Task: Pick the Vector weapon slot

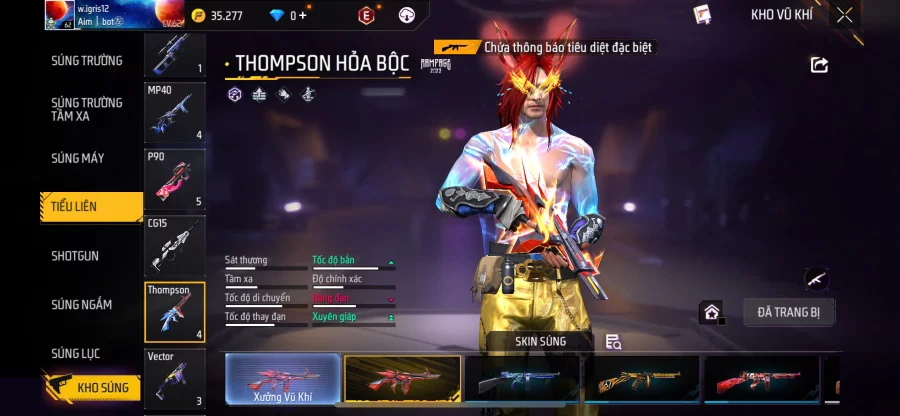Action: click(x=175, y=379)
